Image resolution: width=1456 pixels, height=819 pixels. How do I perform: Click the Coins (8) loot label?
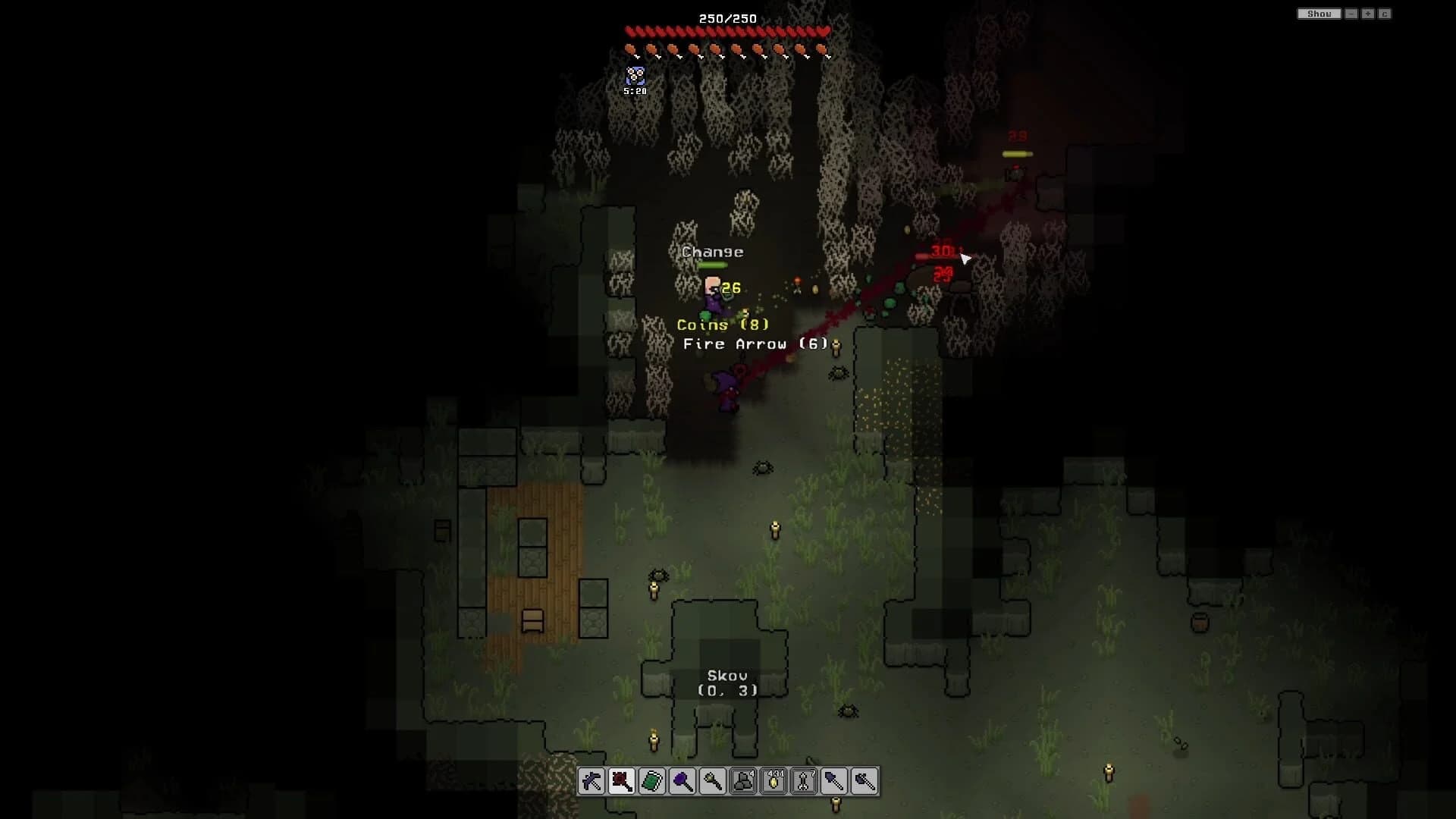722,324
